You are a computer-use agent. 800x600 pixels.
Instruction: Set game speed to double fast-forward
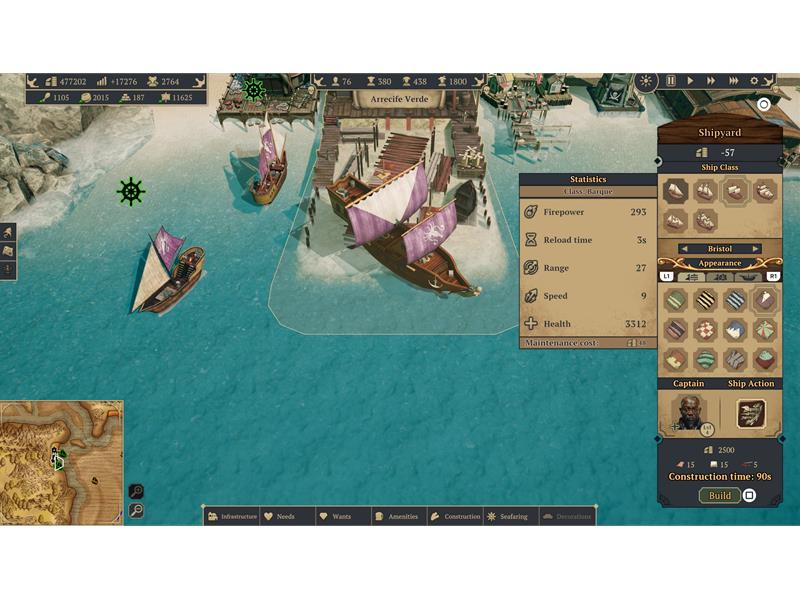point(712,81)
